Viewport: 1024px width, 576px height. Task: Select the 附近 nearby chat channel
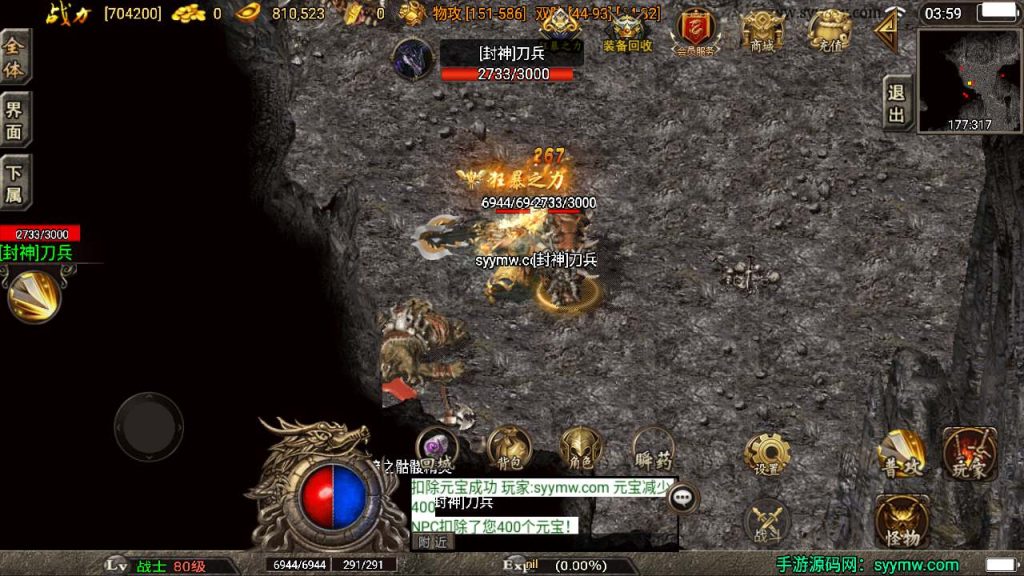[433, 542]
